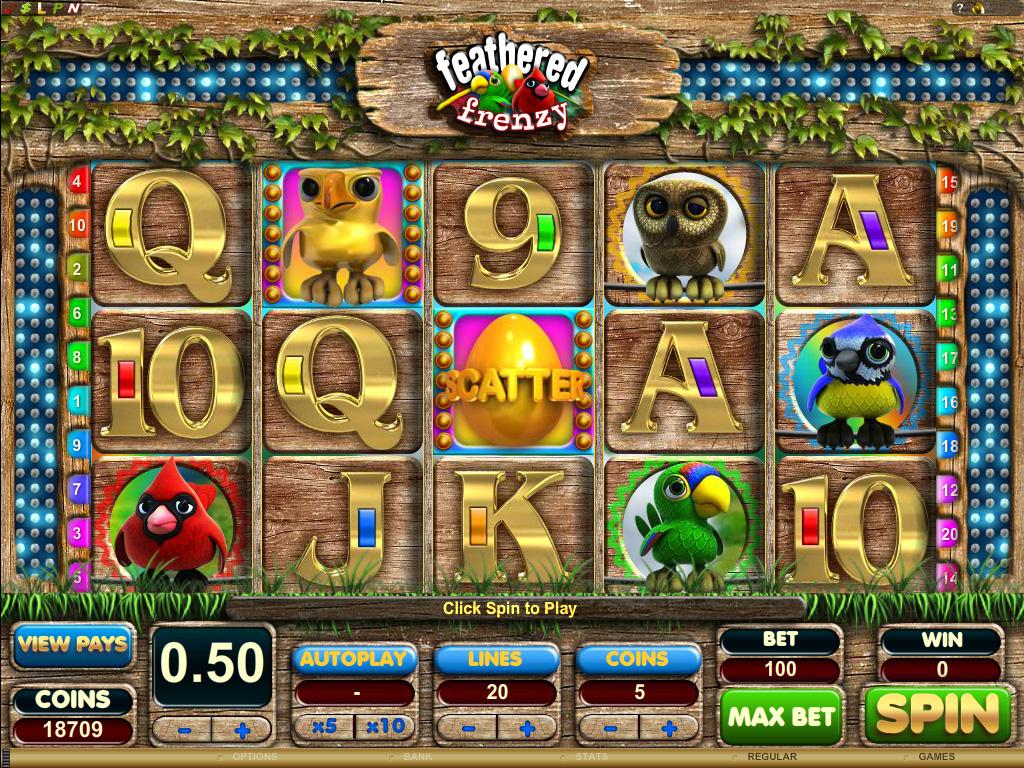Reduce paylines with the Lines minus button
Screen dimensions: 1024x768
click(467, 727)
